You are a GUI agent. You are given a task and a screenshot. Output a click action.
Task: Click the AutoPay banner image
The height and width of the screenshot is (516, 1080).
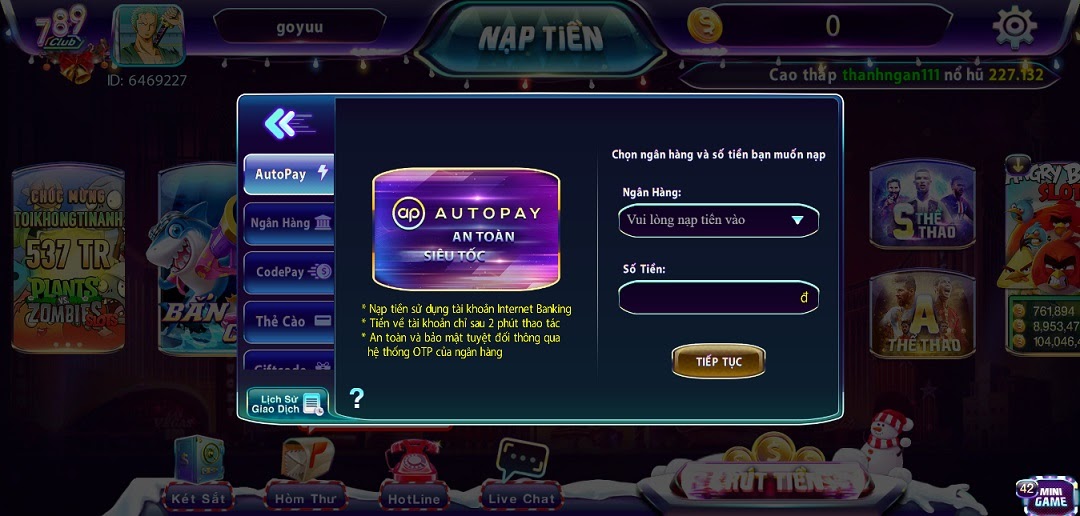[466, 229]
